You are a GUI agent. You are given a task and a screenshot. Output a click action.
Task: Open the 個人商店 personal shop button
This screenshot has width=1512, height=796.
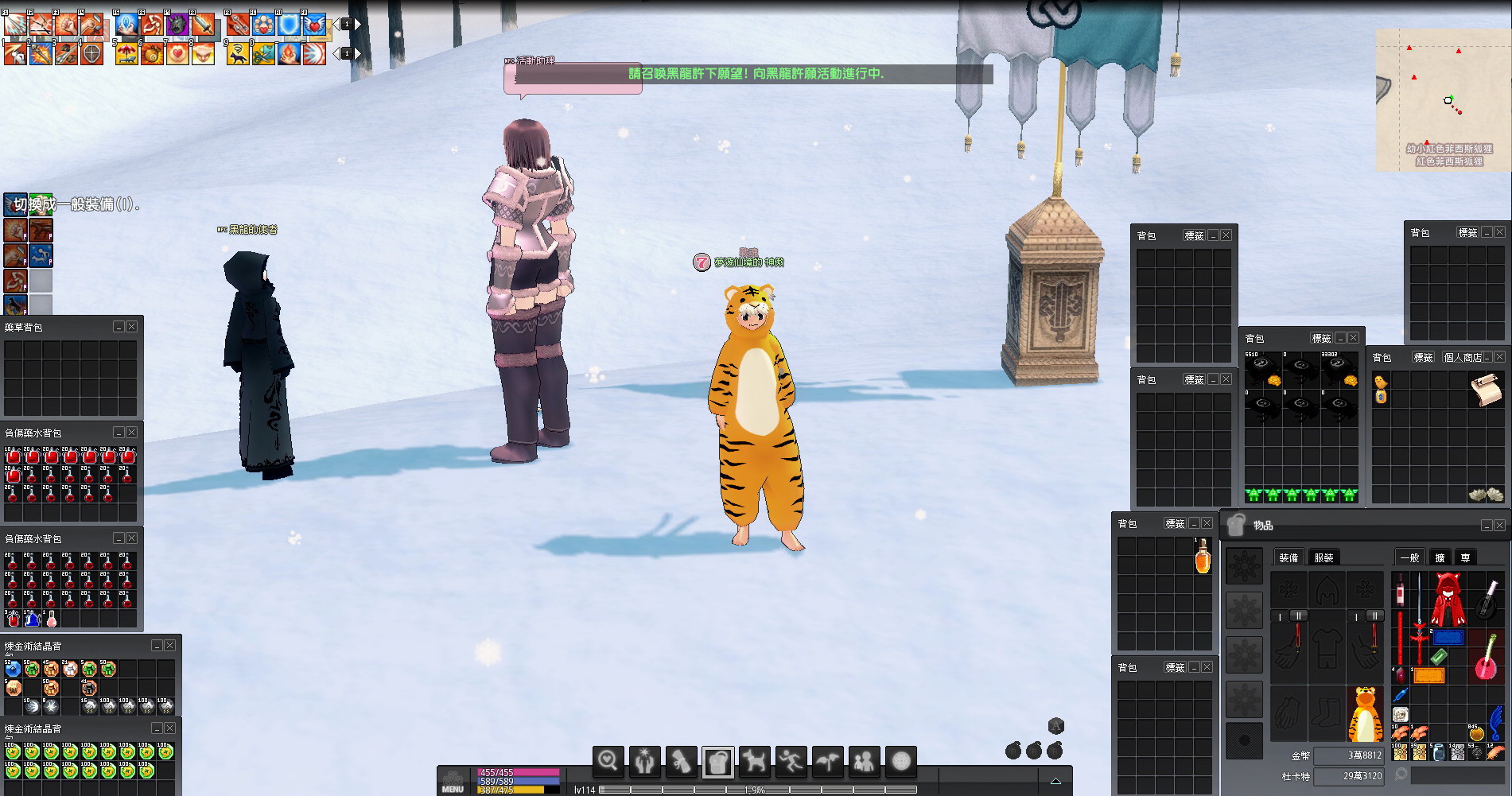point(1462,358)
